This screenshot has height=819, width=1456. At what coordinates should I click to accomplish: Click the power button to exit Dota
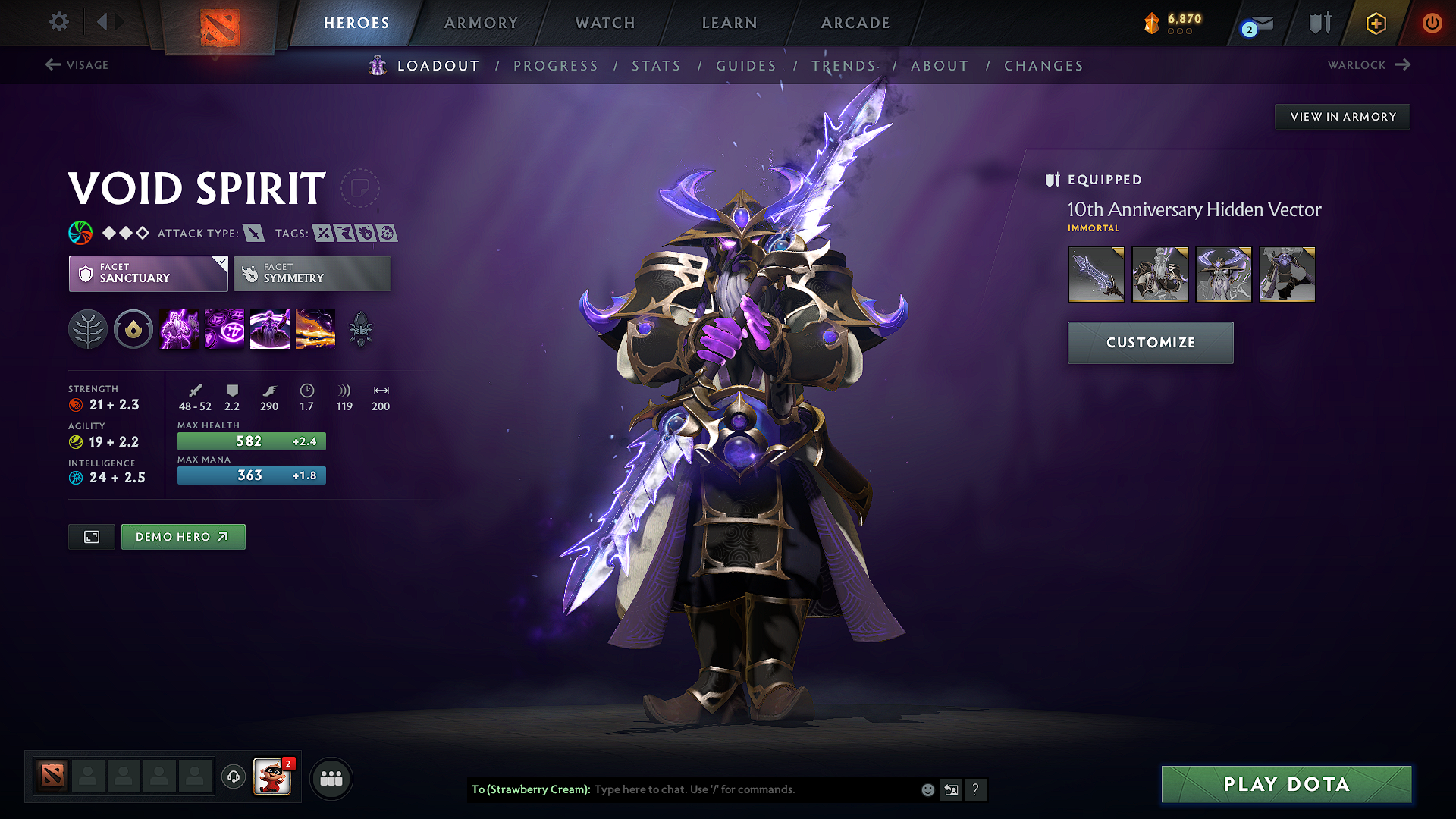pyautogui.click(x=1432, y=23)
